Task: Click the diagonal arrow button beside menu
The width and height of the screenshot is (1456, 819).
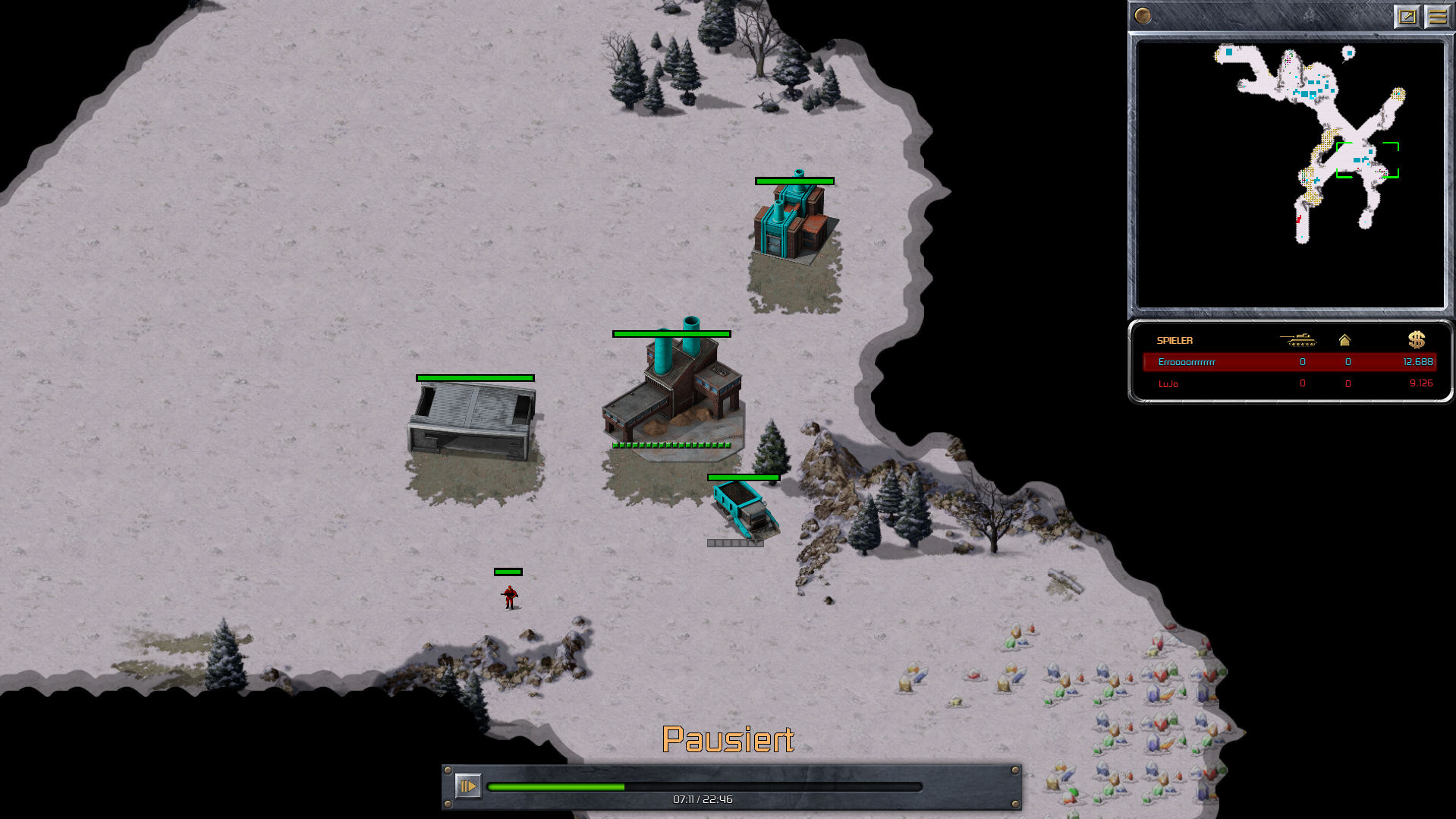Action: point(1407,16)
